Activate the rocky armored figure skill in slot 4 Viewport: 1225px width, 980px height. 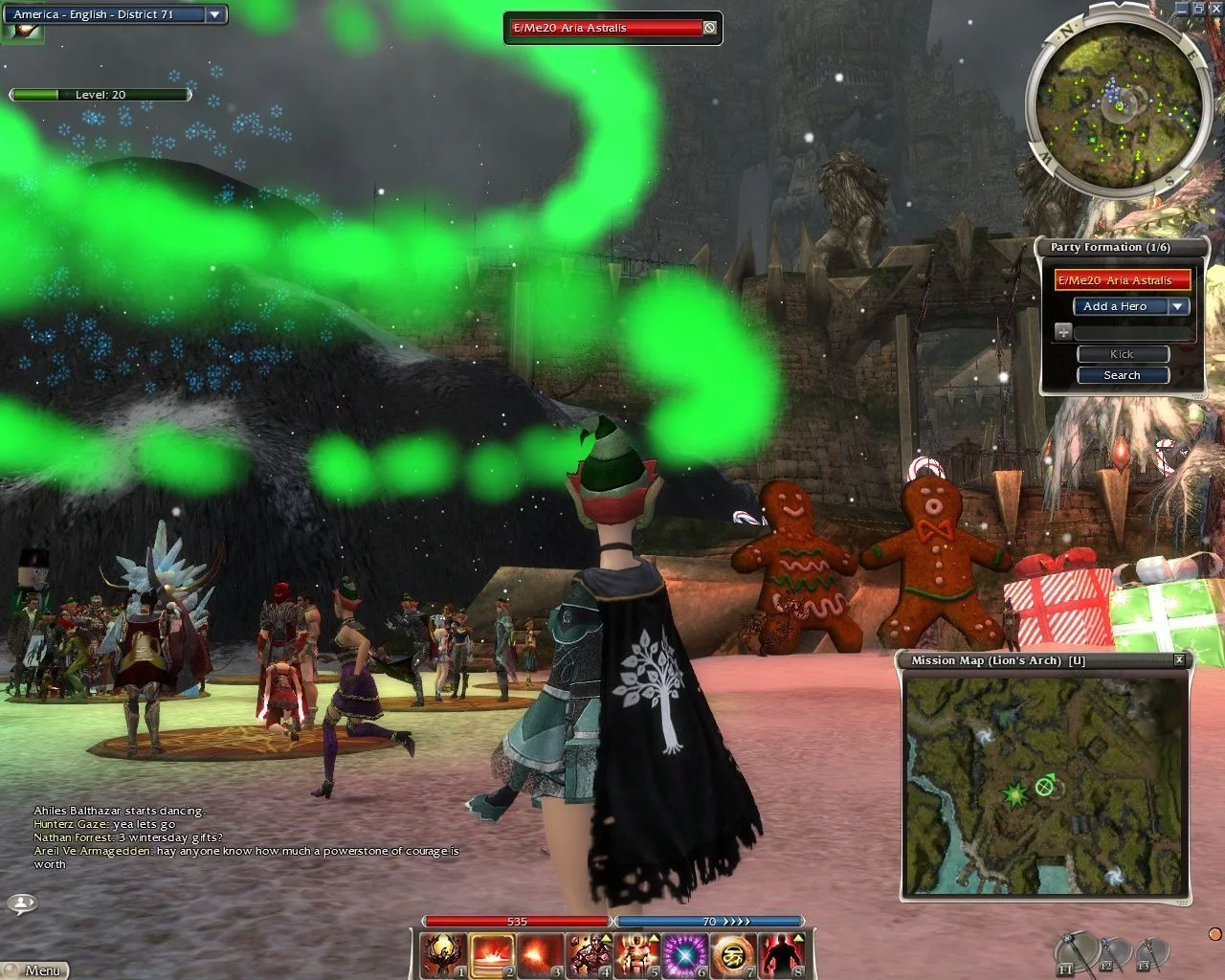(589, 954)
